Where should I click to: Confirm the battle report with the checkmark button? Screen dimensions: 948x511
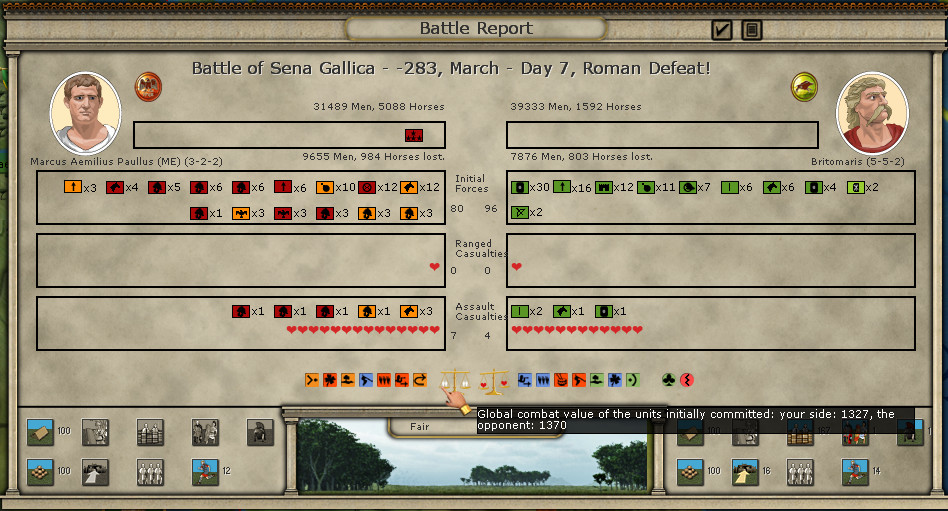pos(722,30)
